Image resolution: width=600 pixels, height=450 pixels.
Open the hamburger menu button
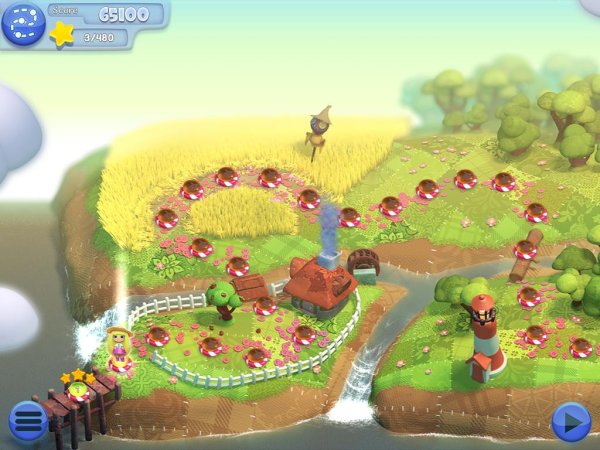27,421
